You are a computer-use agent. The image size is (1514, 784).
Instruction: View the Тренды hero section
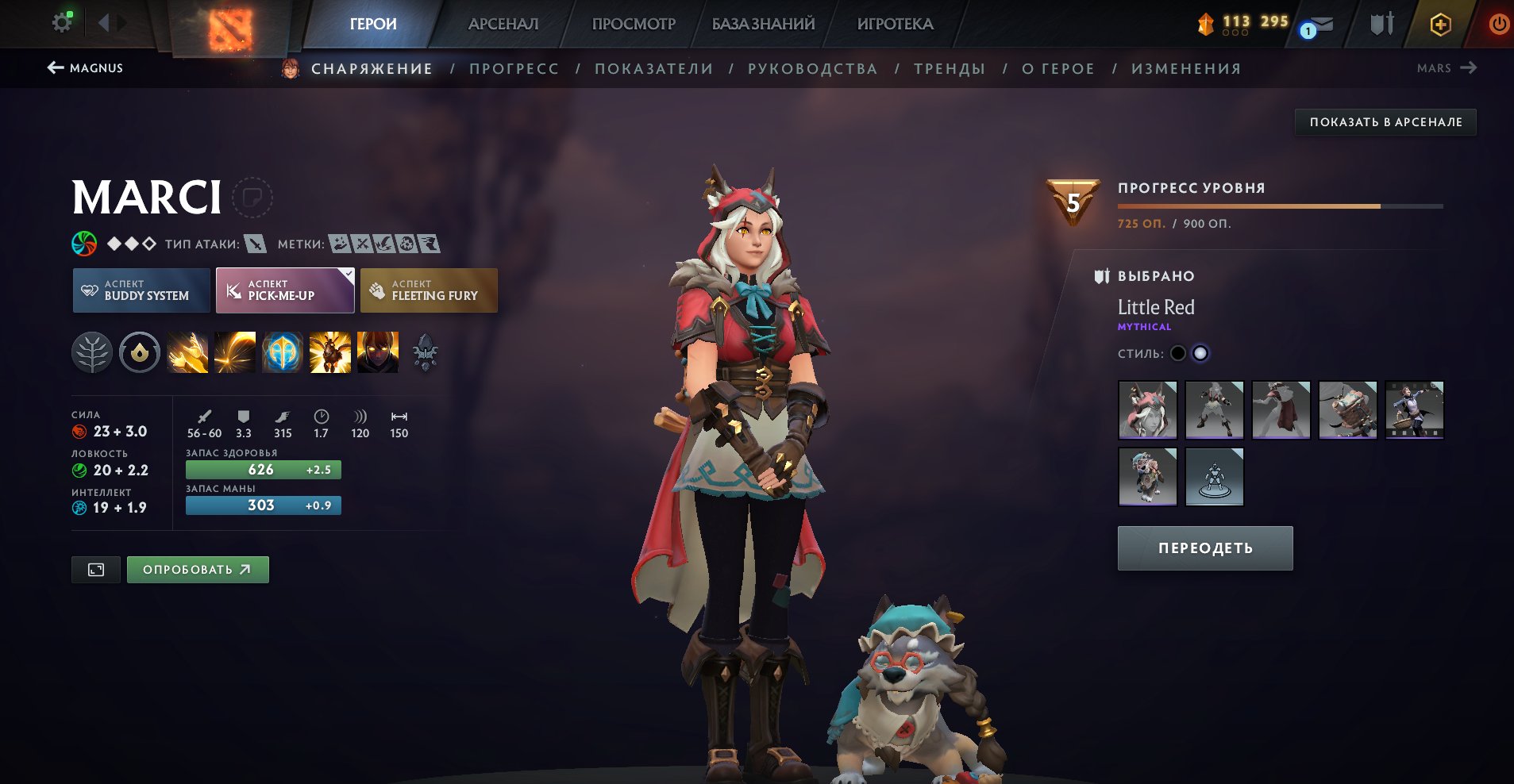tap(950, 69)
